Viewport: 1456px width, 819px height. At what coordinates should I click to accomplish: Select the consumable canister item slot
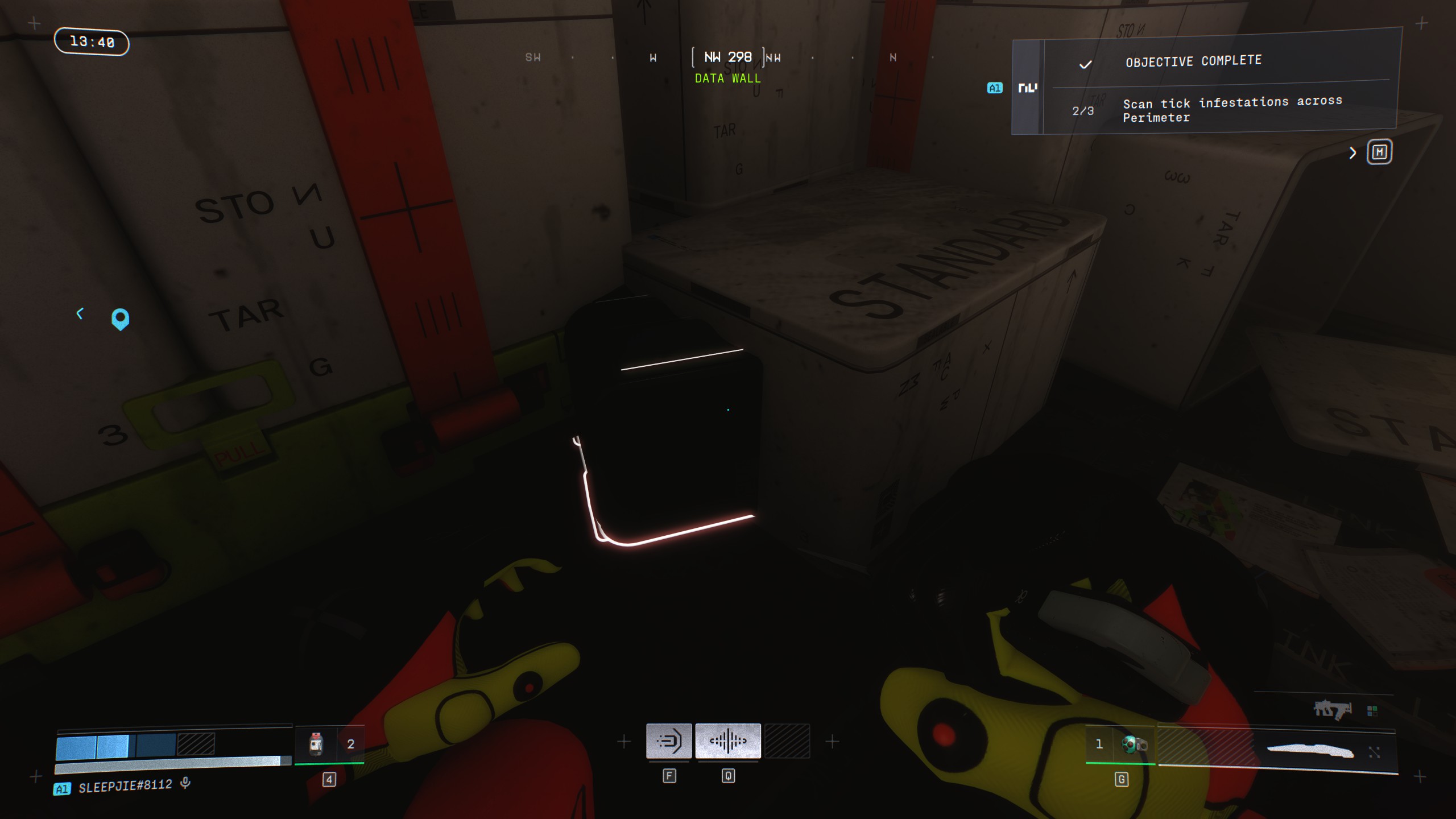pyautogui.click(x=316, y=743)
